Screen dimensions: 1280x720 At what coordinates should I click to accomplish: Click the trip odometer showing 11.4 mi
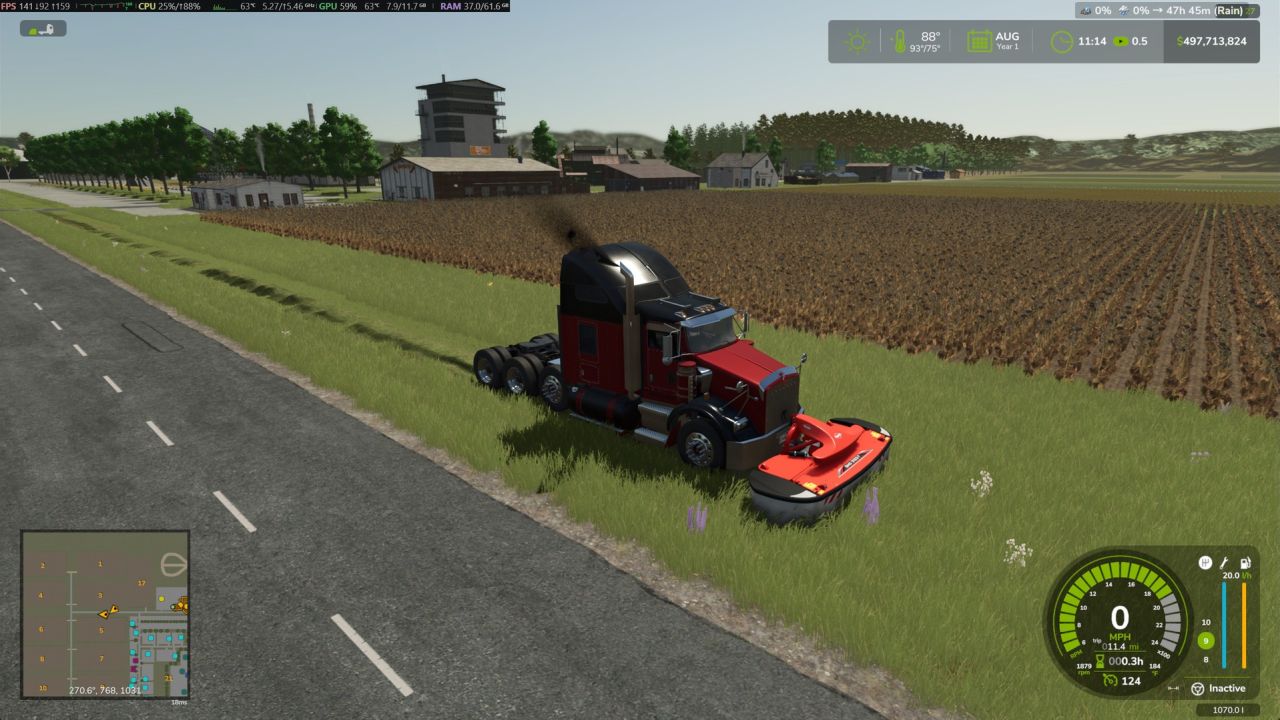(x=1120, y=646)
